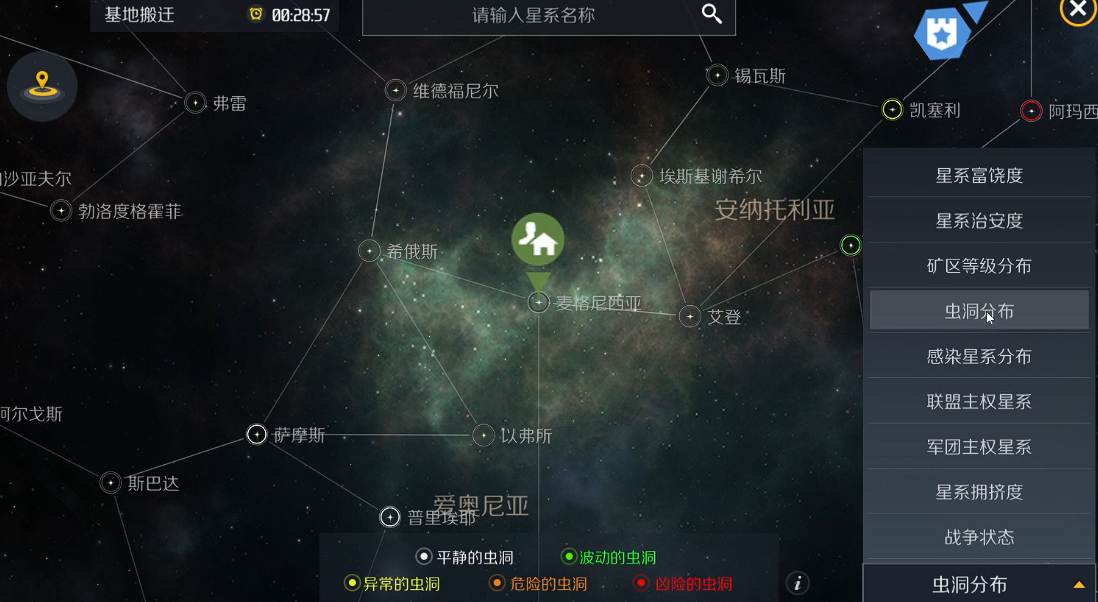This screenshot has width=1098, height=602.
Task: Show the 星系拥挤度 map filter
Action: tap(979, 492)
